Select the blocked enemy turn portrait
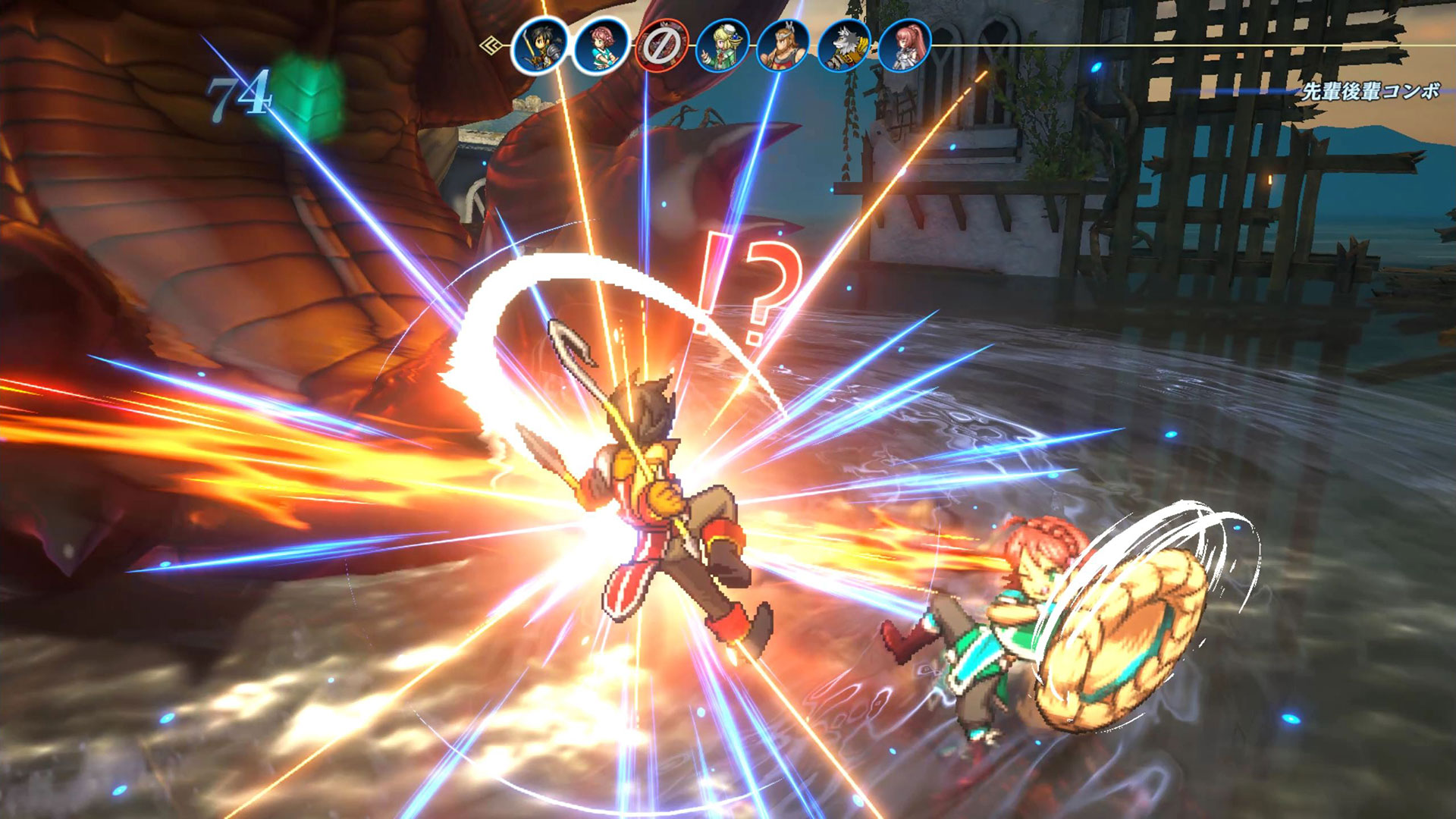 661,46
